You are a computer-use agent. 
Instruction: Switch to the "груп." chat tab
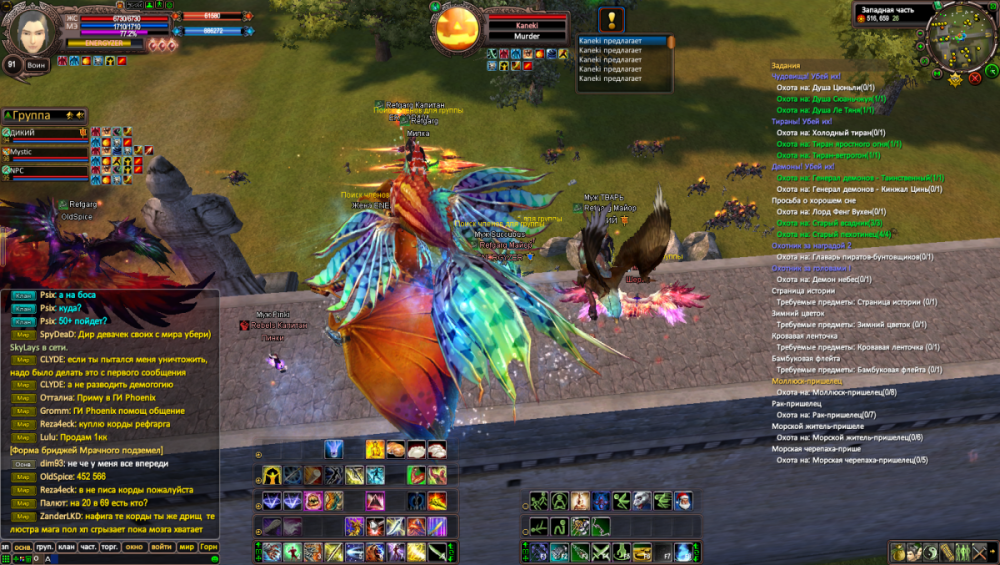click(45, 548)
